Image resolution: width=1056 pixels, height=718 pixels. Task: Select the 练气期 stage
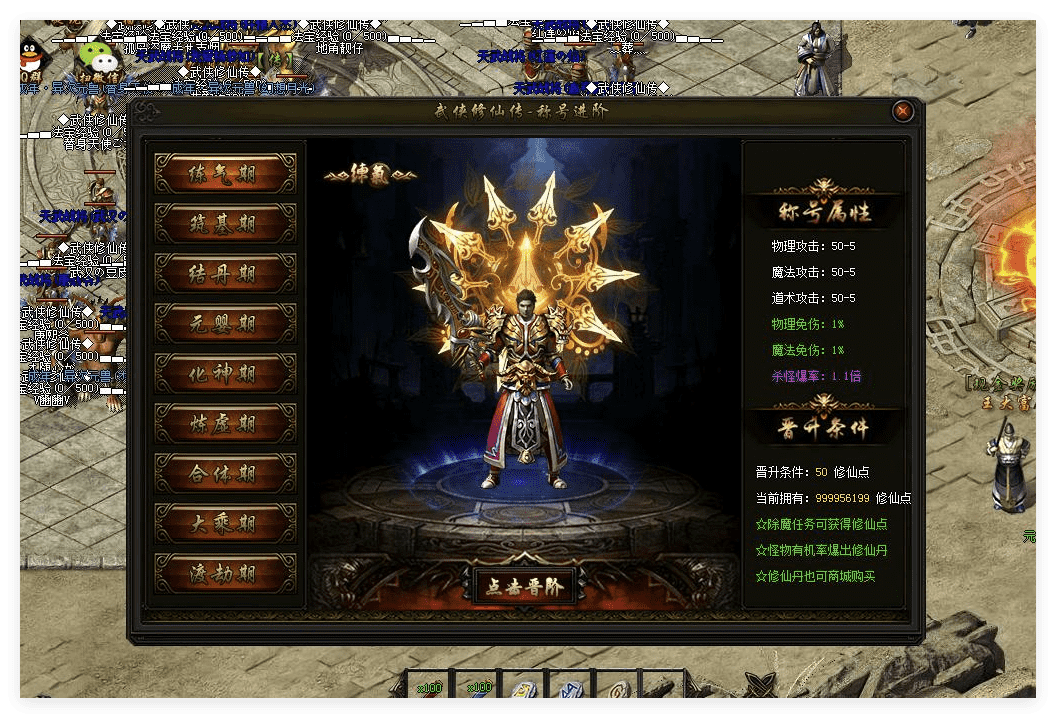pyautogui.click(x=225, y=173)
